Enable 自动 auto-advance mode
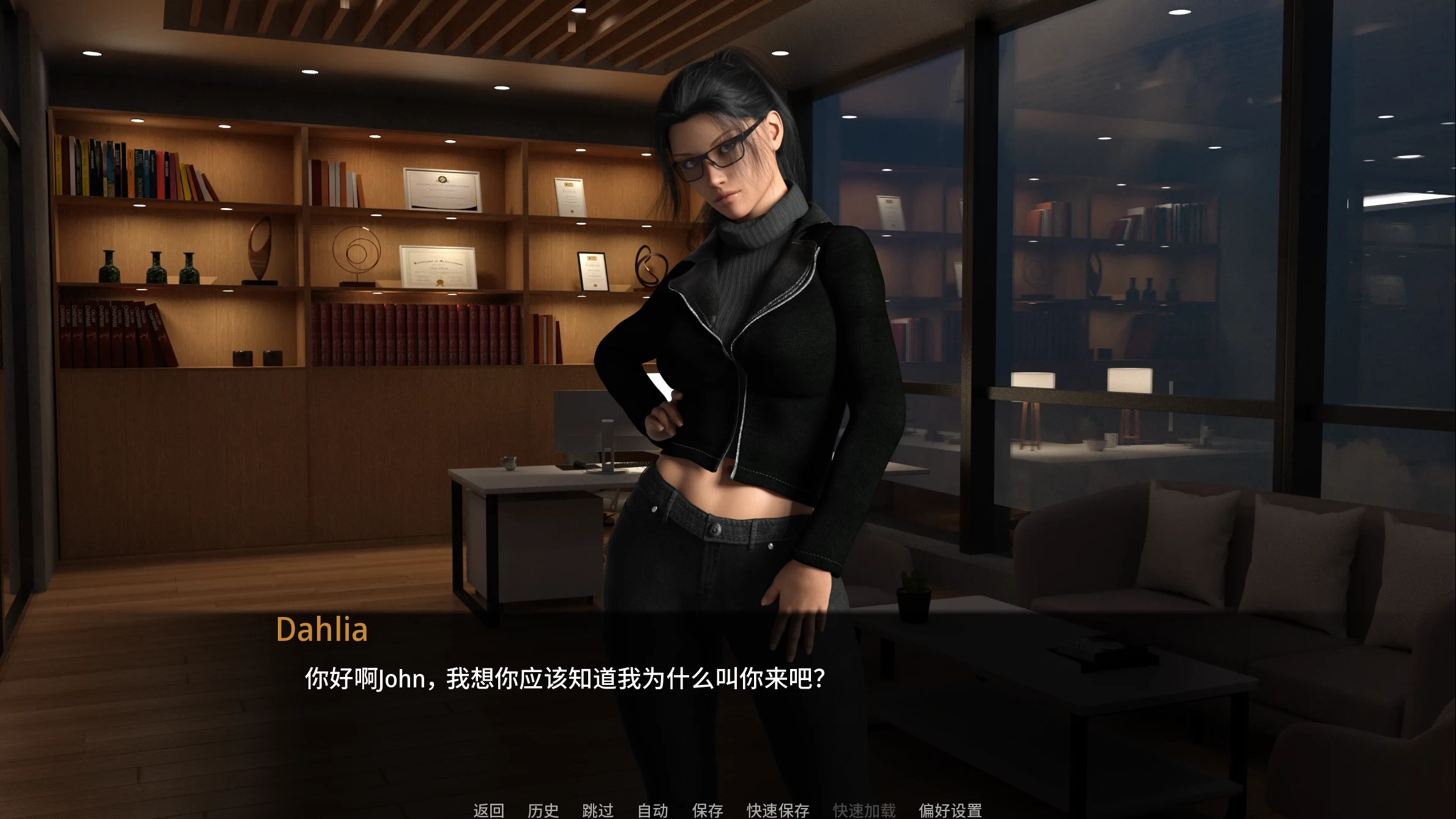This screenshot has width=1456, height=819. [652, 810]
